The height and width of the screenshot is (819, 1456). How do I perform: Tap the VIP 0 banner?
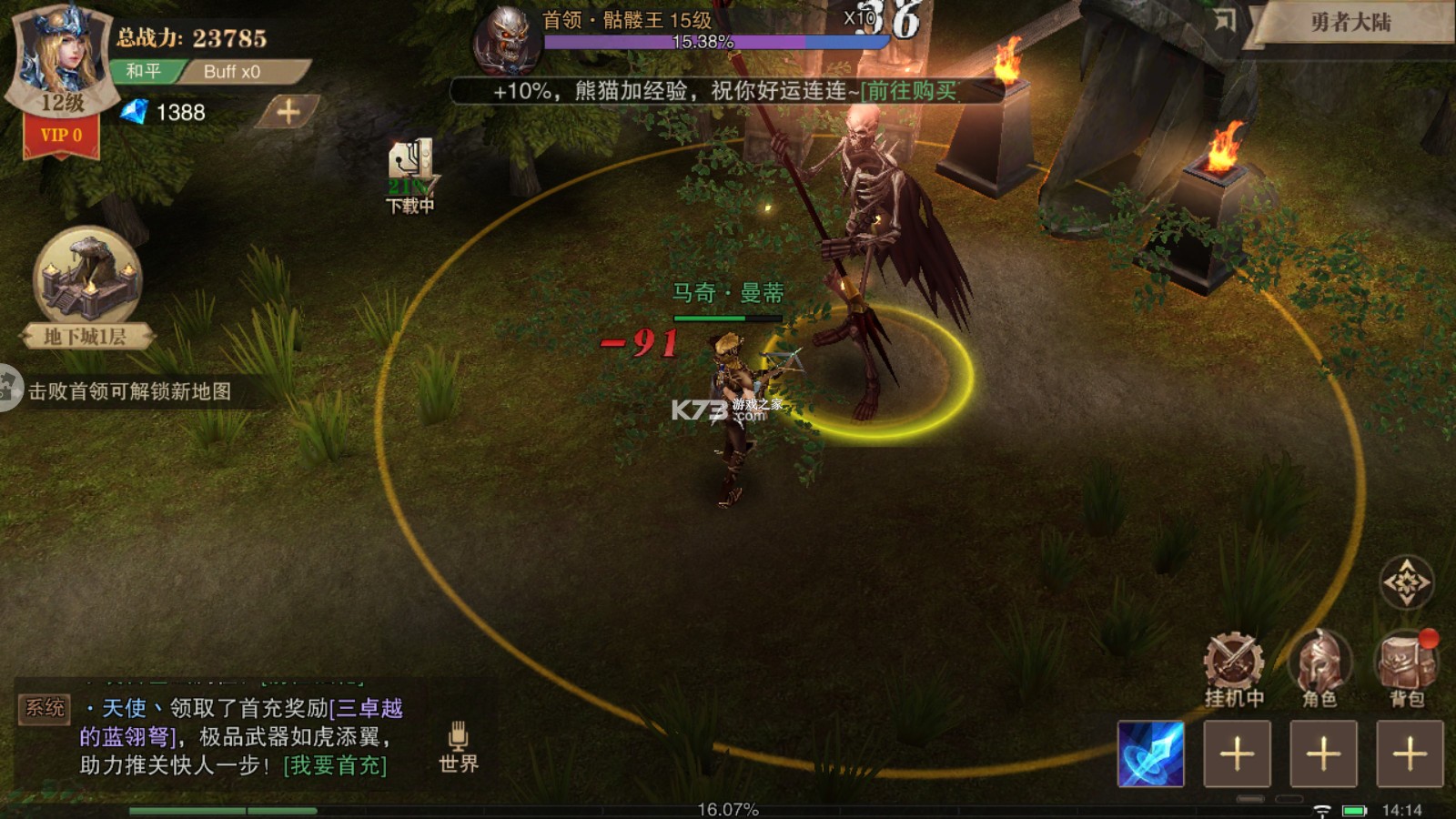[61, 136]
